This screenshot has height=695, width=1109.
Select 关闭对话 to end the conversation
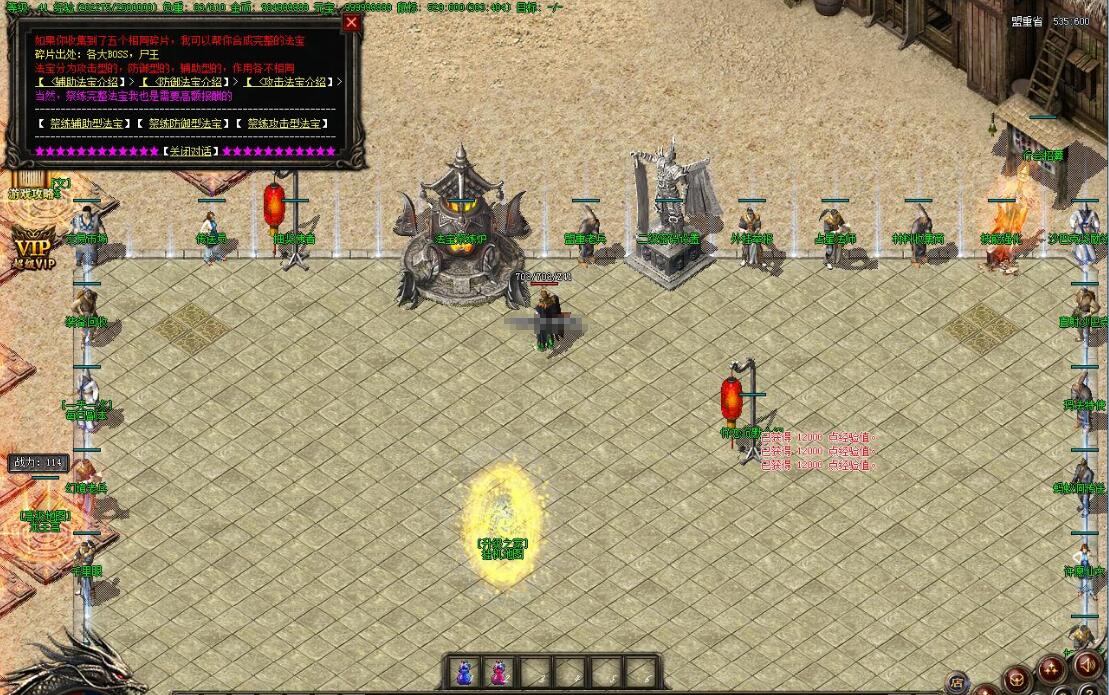click(x=190, y=152)
